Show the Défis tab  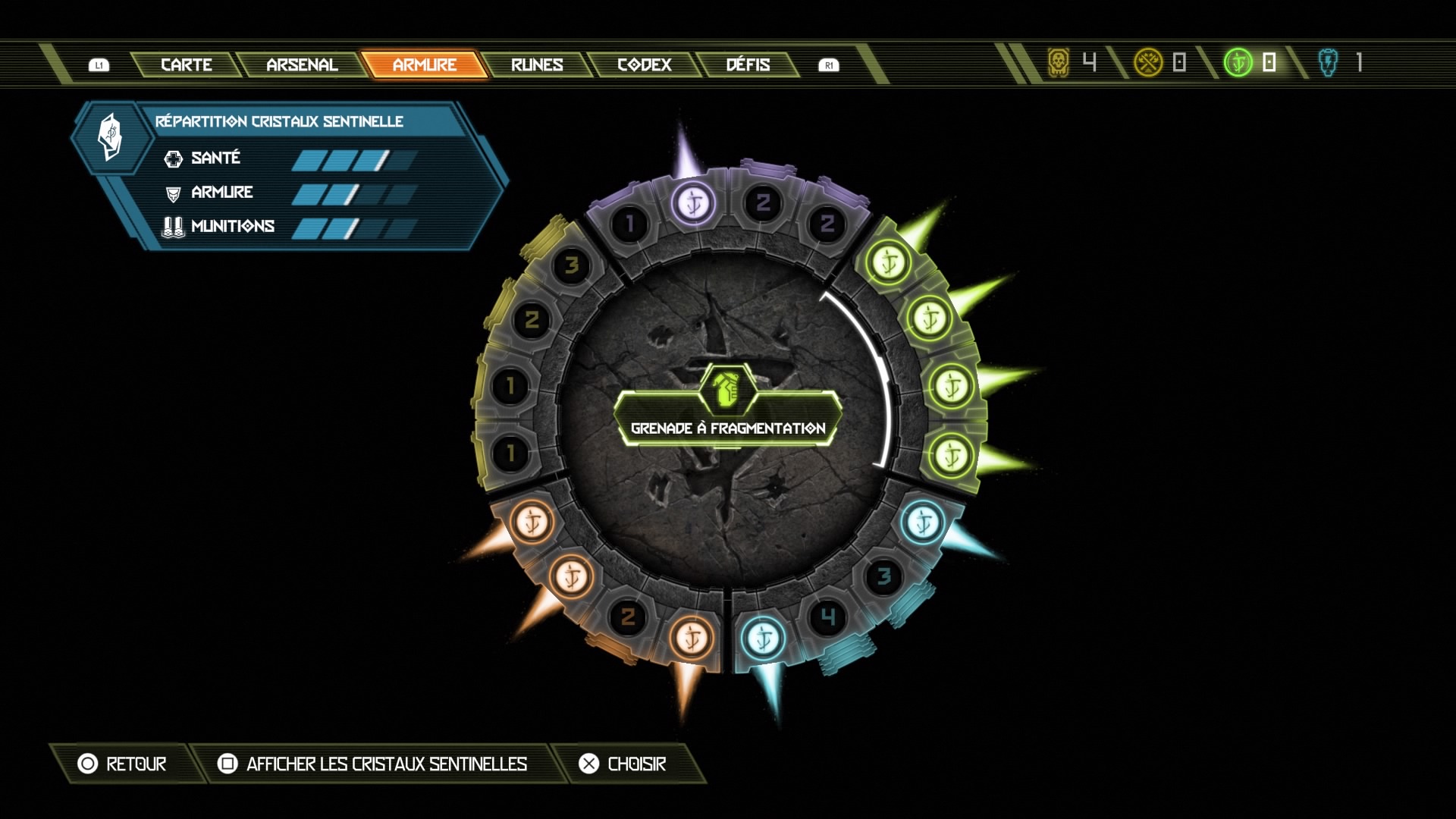point(748,65)
